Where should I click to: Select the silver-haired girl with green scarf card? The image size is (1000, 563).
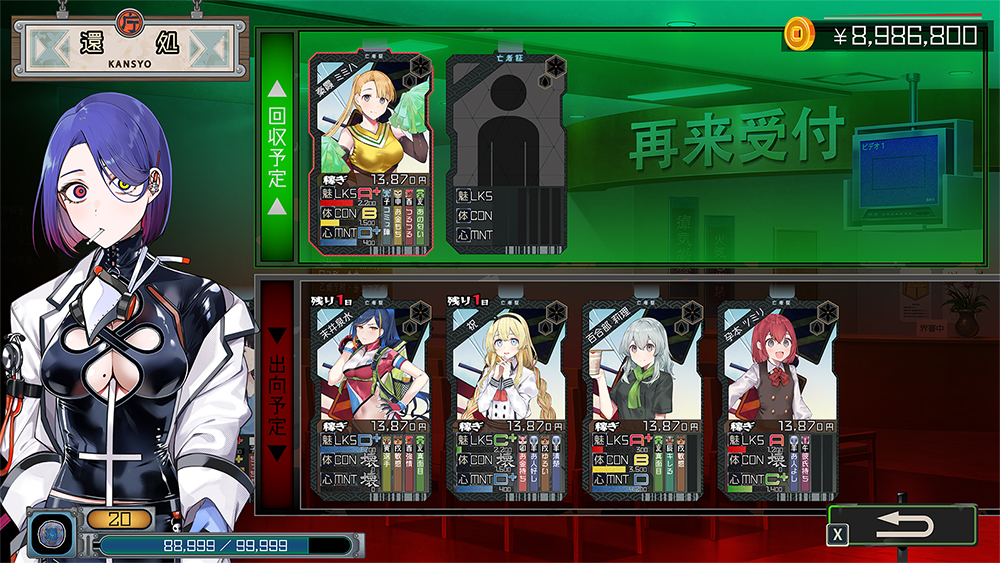(643, 395)
